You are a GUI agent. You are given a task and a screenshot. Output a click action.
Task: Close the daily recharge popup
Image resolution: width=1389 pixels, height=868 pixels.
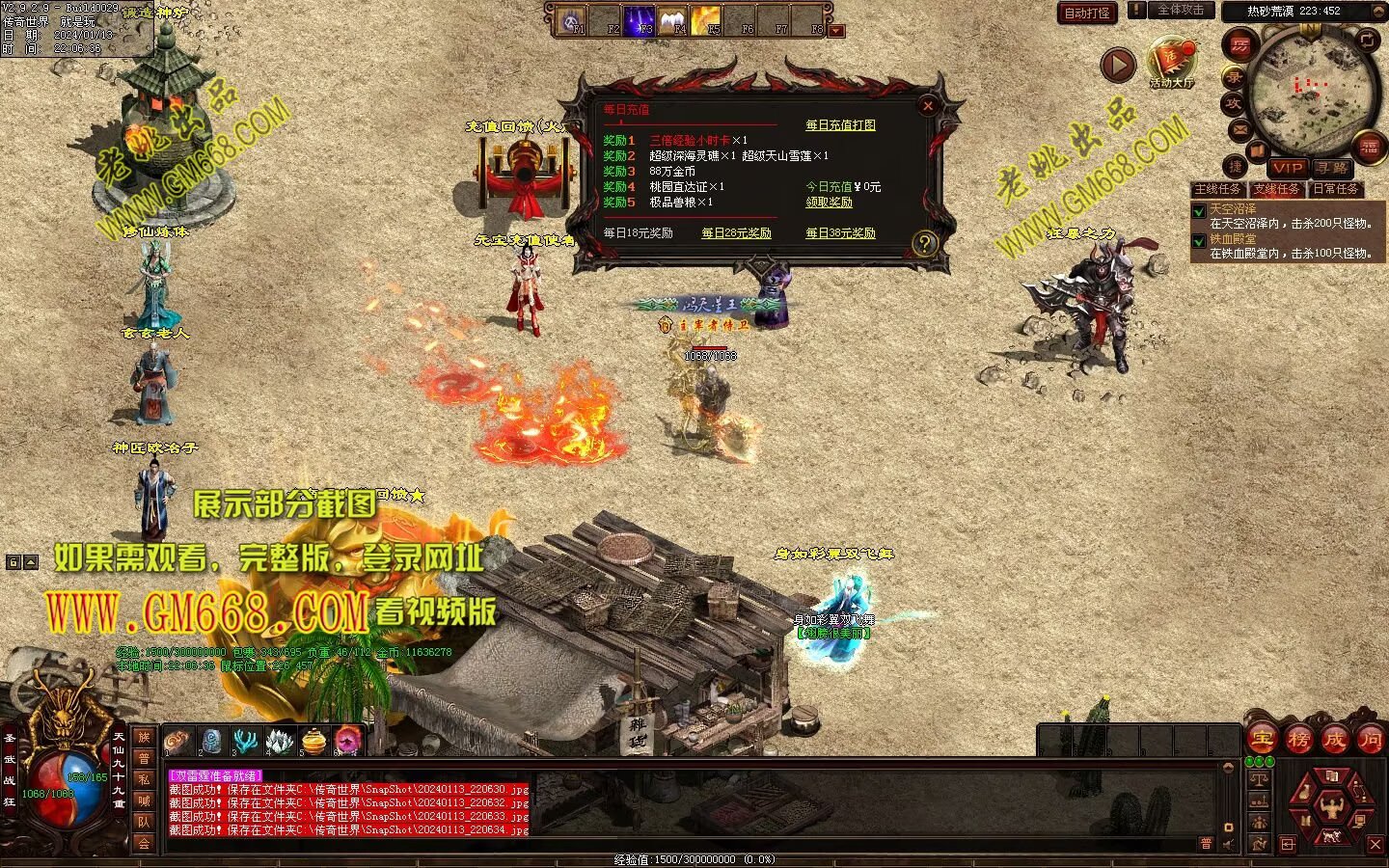point(928,106)
